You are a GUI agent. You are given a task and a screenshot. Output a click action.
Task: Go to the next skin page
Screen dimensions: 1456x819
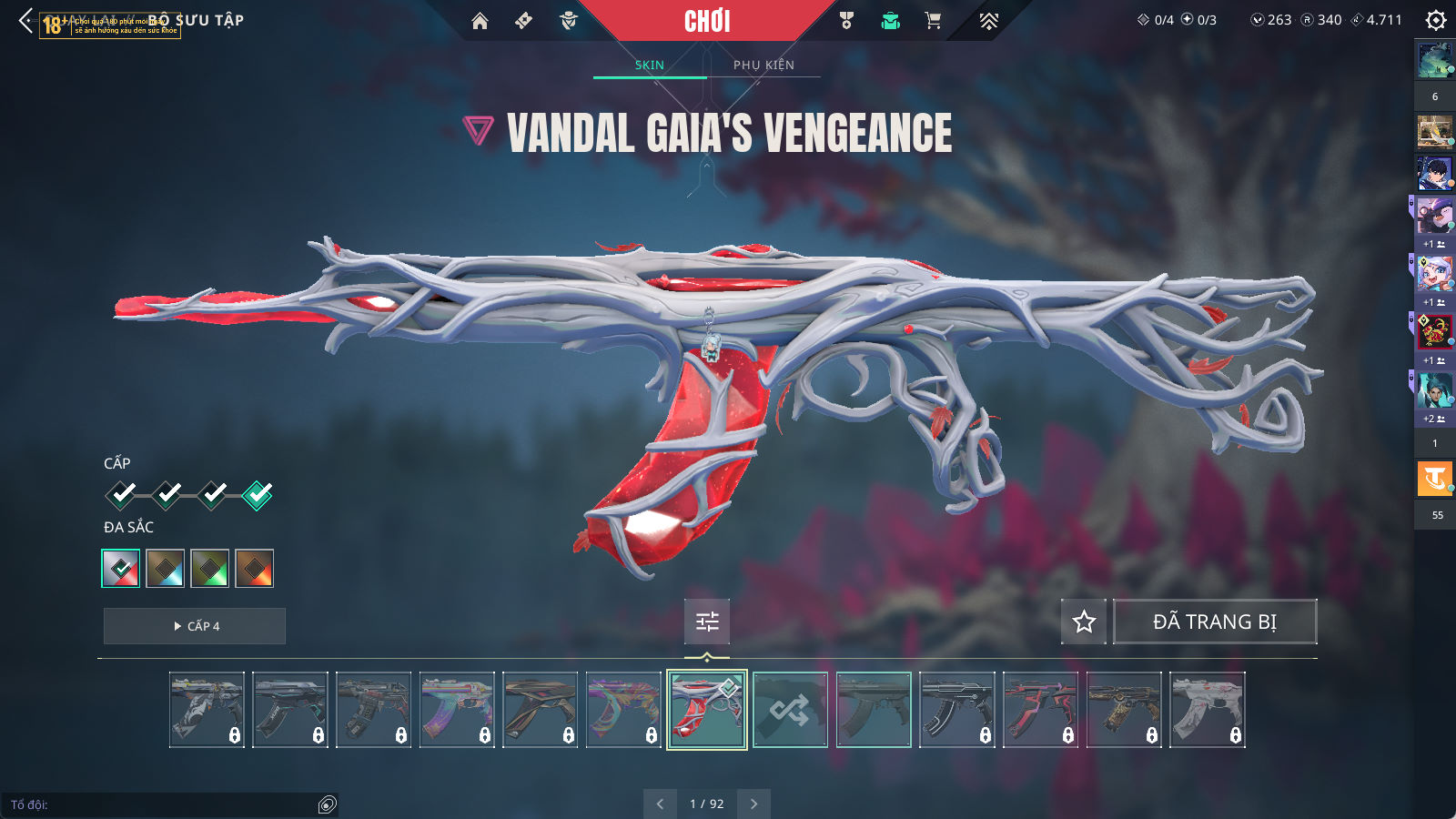click(753, 804)
